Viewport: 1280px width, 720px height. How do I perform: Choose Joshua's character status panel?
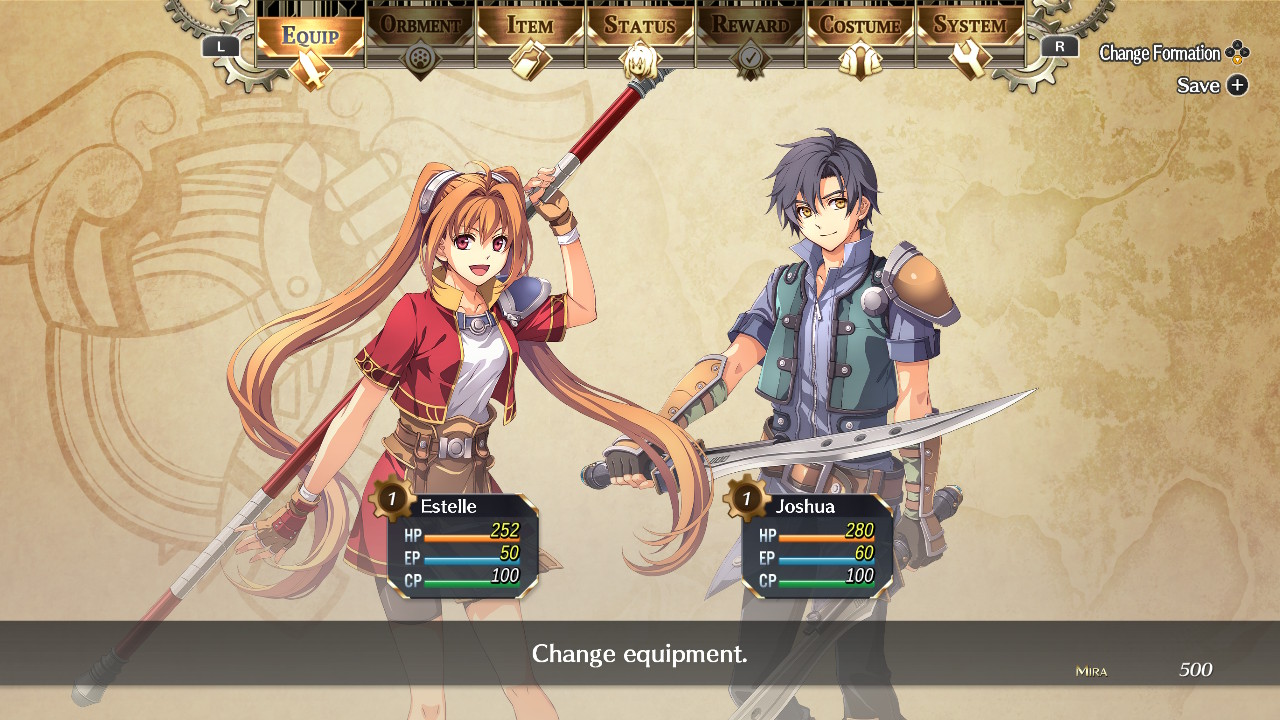point(817,545)
